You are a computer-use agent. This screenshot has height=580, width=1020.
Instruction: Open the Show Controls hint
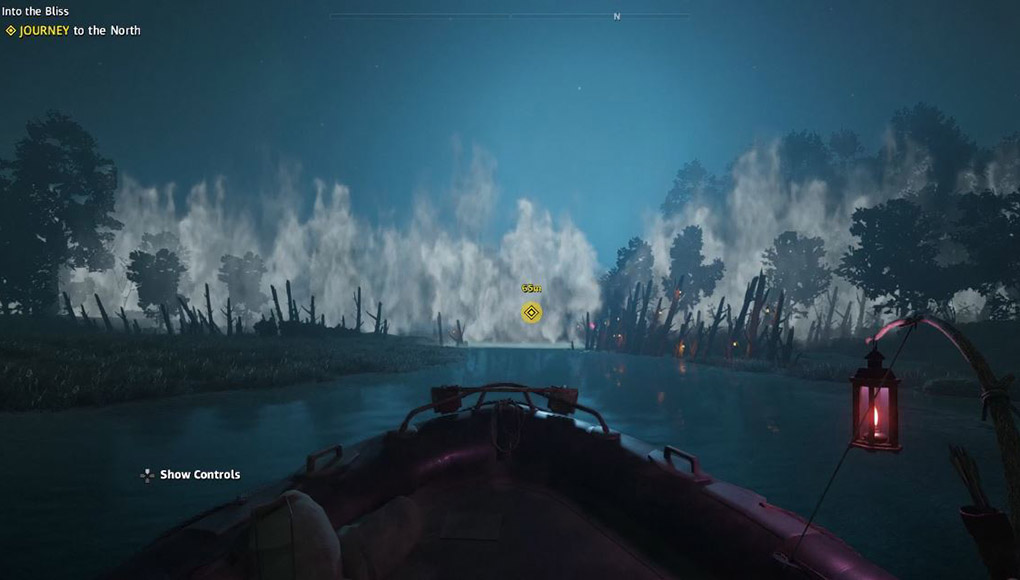point(190,475)
